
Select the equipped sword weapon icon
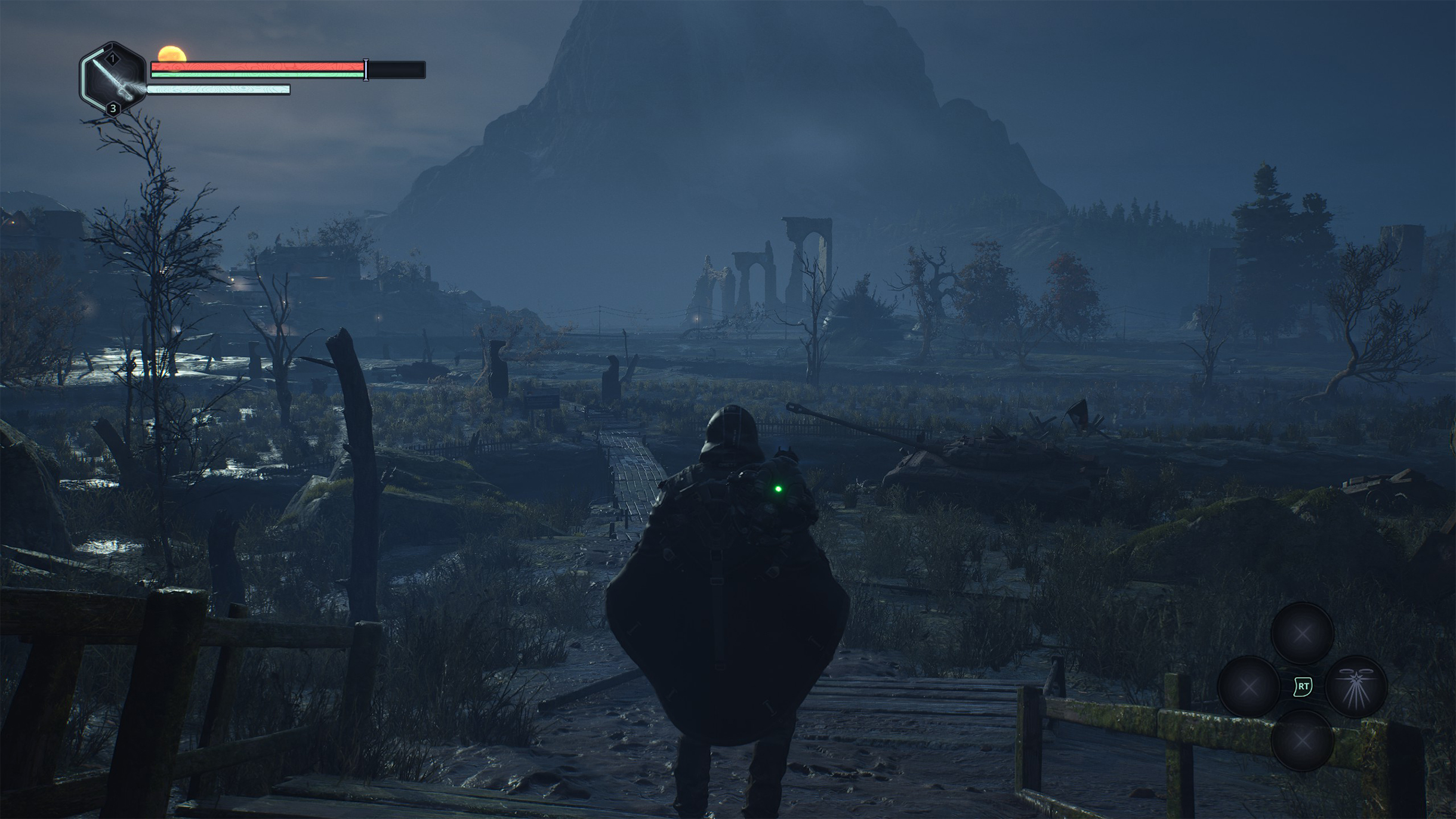[x=113, y=79]
